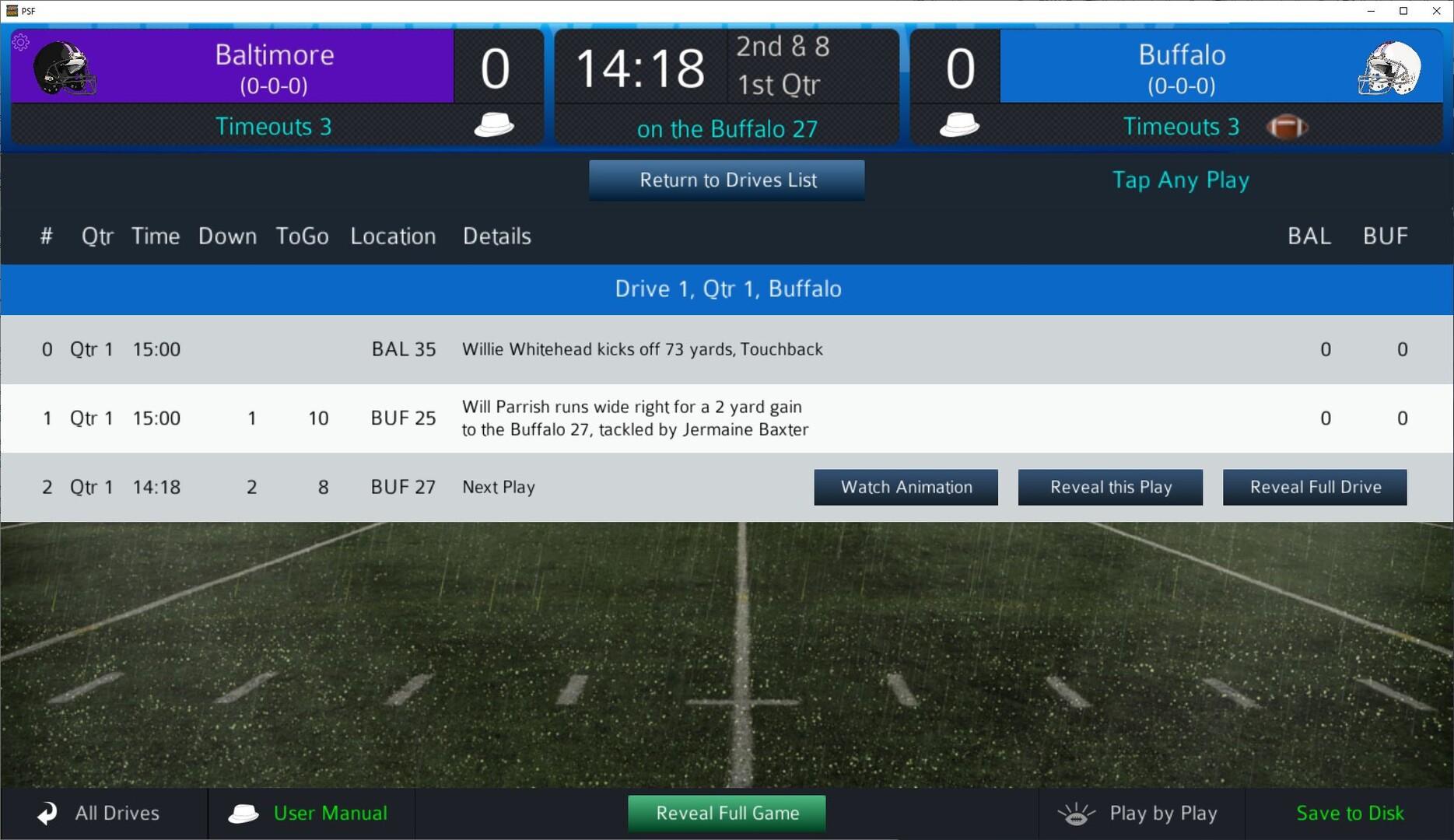Open settings via the gear icon

pyautogui.click(x=21, y=42)
